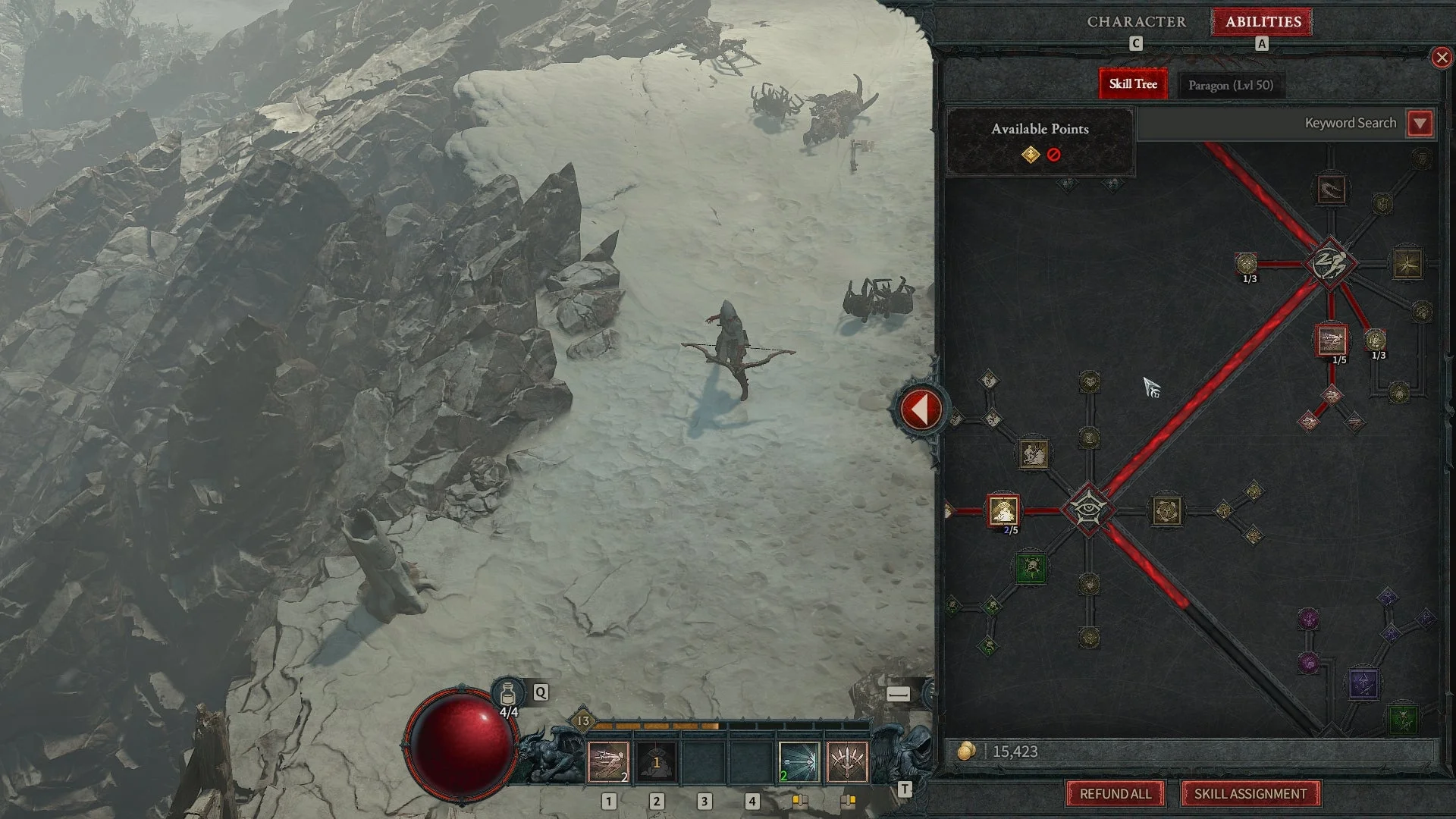1456x819 pixels.
Task: Click the Refund All button
Action: (x=1115, y=794)
